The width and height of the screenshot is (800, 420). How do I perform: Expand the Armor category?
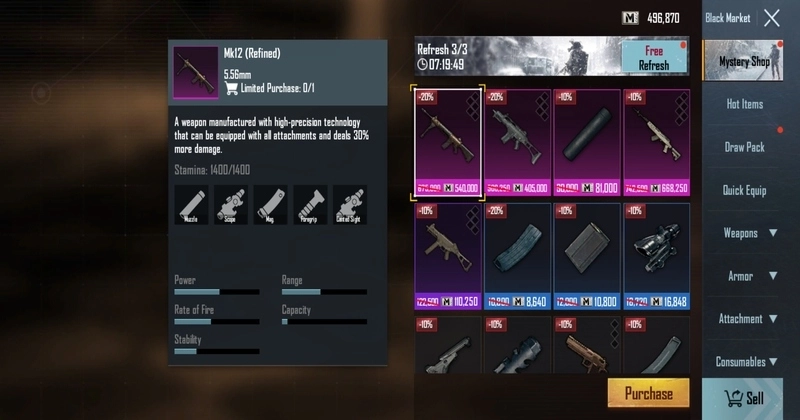pos(749,276)
